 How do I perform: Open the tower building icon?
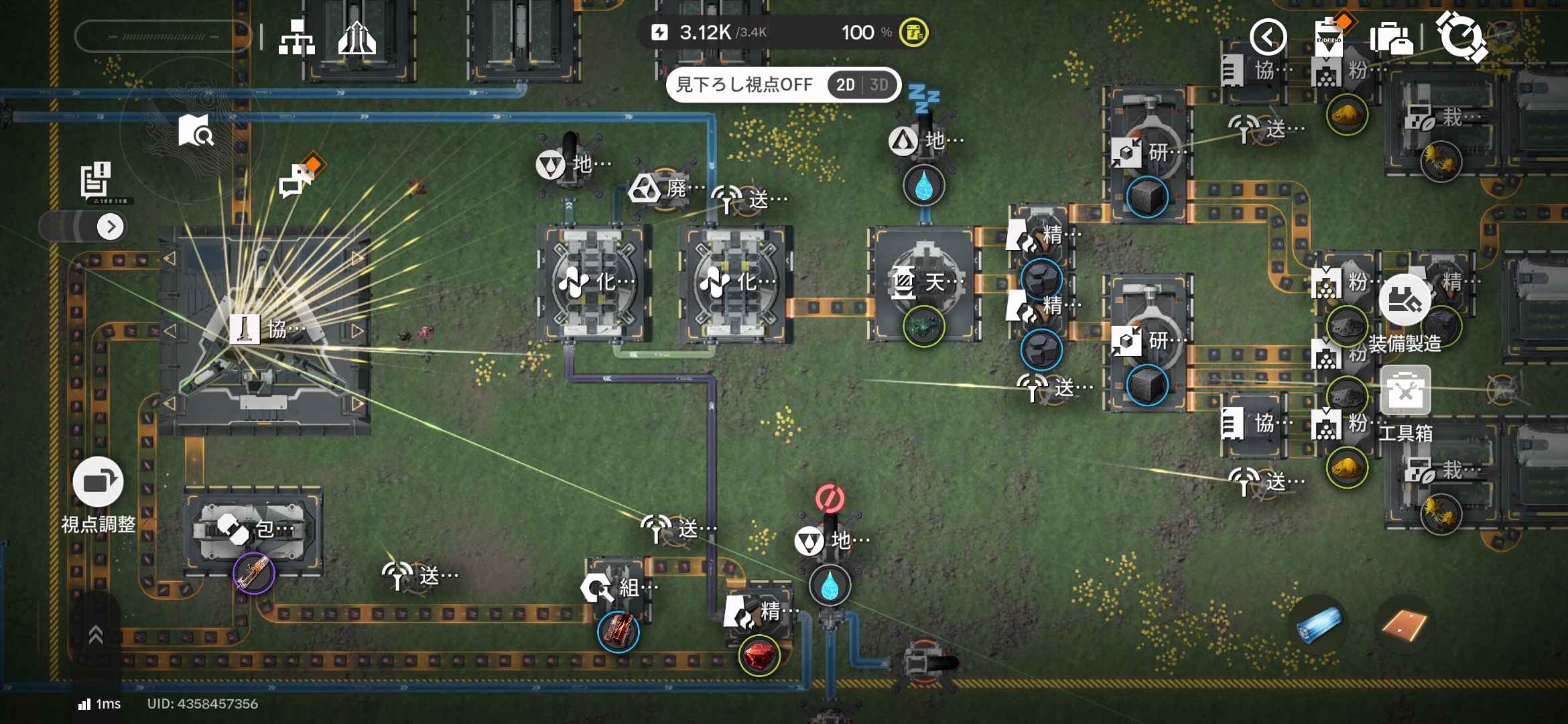click(x=356, y=37)
